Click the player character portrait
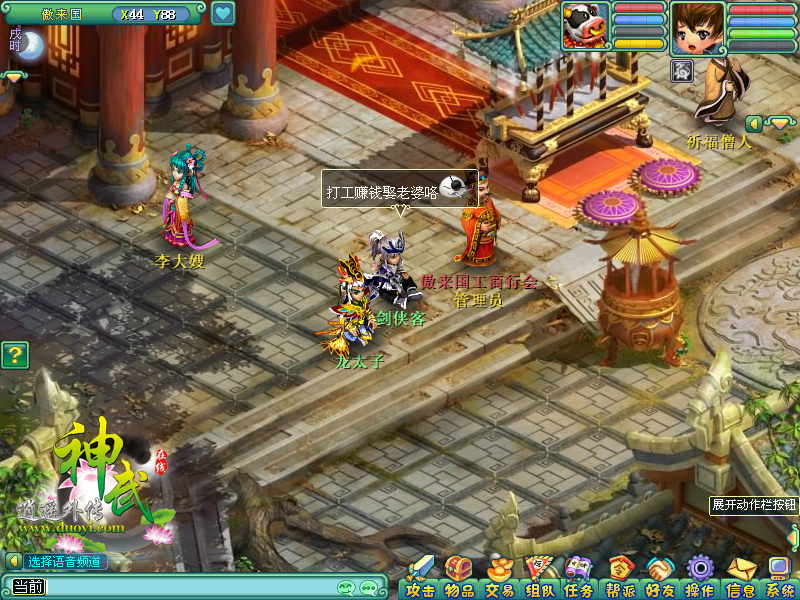 (697, 27)
